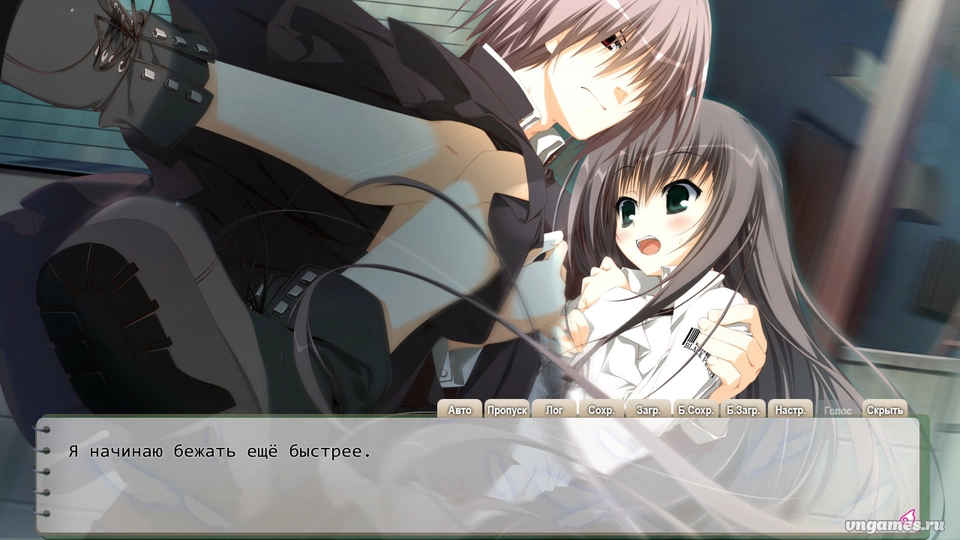Quick save using the Б.Сохр. button

point(696,410)
